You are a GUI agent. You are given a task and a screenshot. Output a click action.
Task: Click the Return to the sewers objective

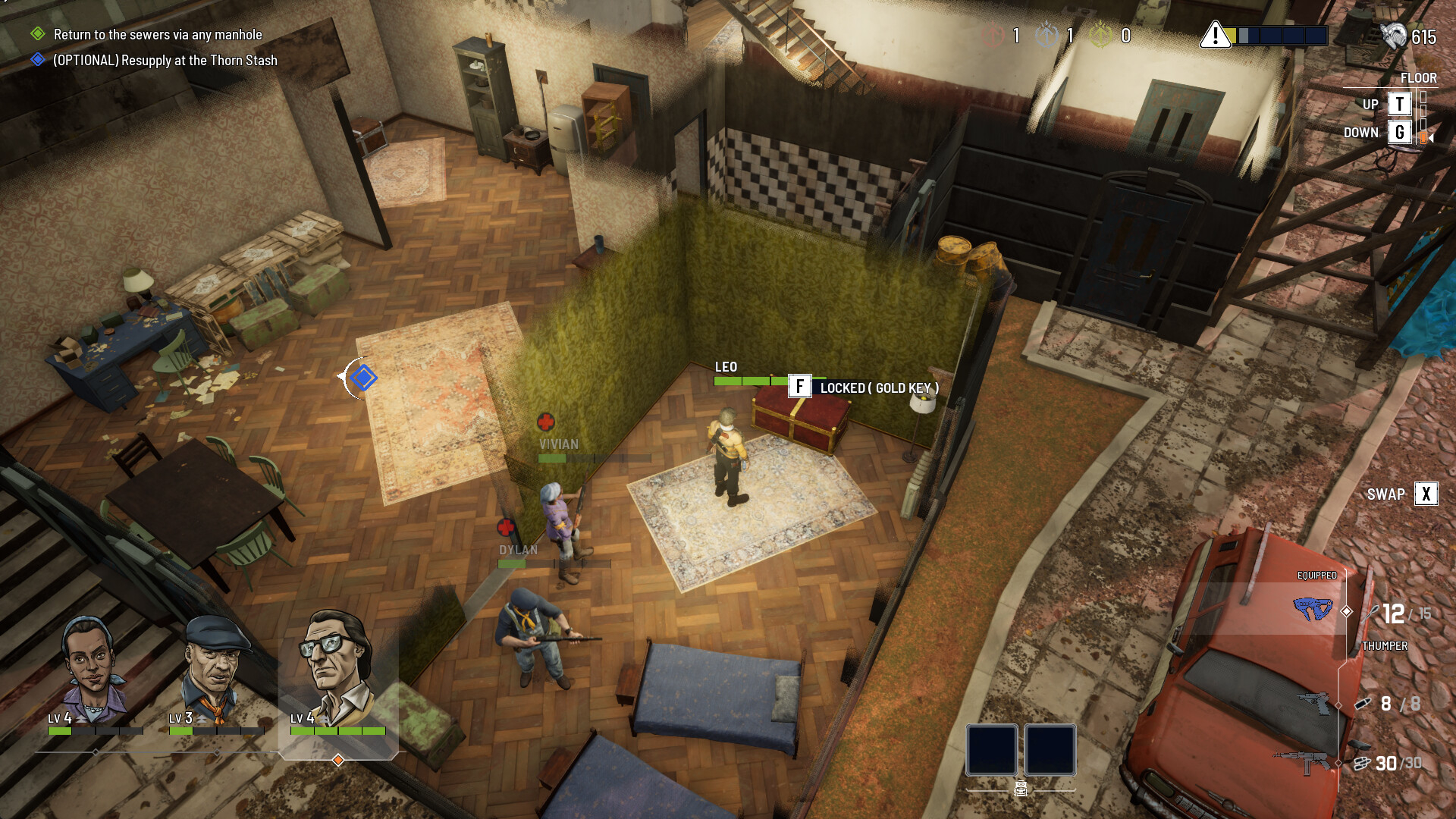pyautogui.click(x=157, y=35)
